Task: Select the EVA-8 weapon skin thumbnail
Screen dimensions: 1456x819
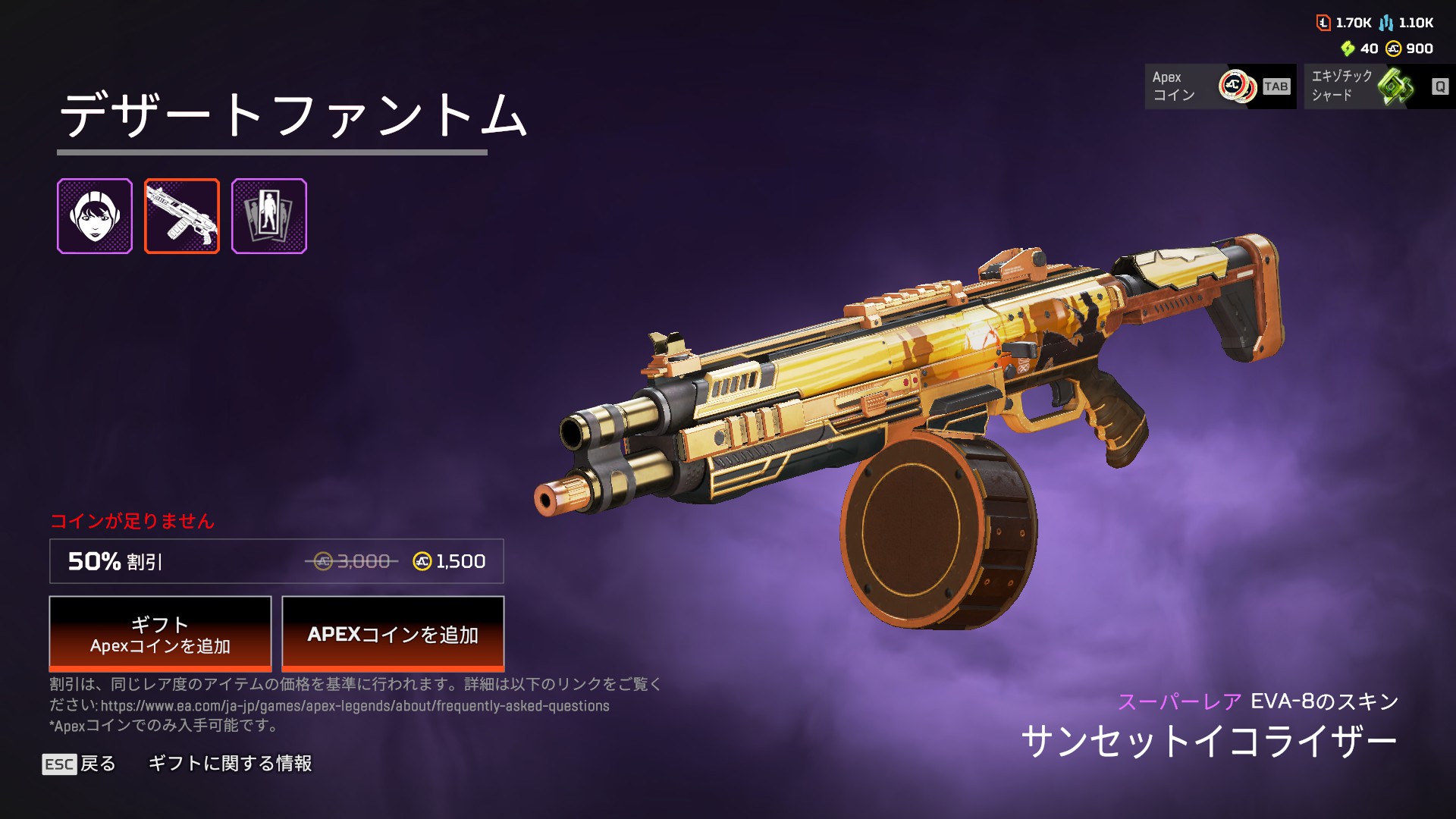Action: coord(182,216)
